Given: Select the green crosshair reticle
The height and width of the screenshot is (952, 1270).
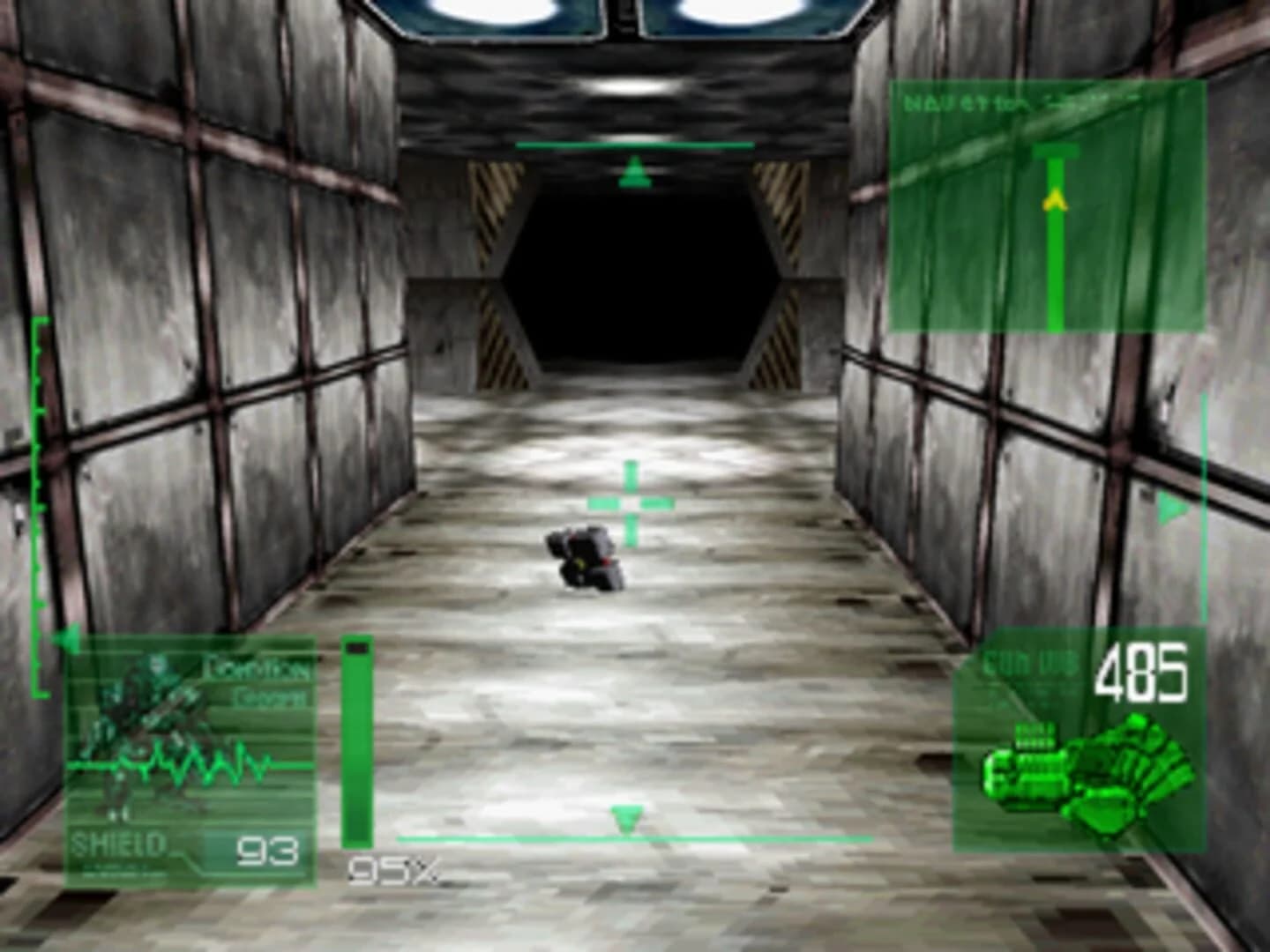Looking at the screenshot, I should pyautogui.click(x=630, y=502).
